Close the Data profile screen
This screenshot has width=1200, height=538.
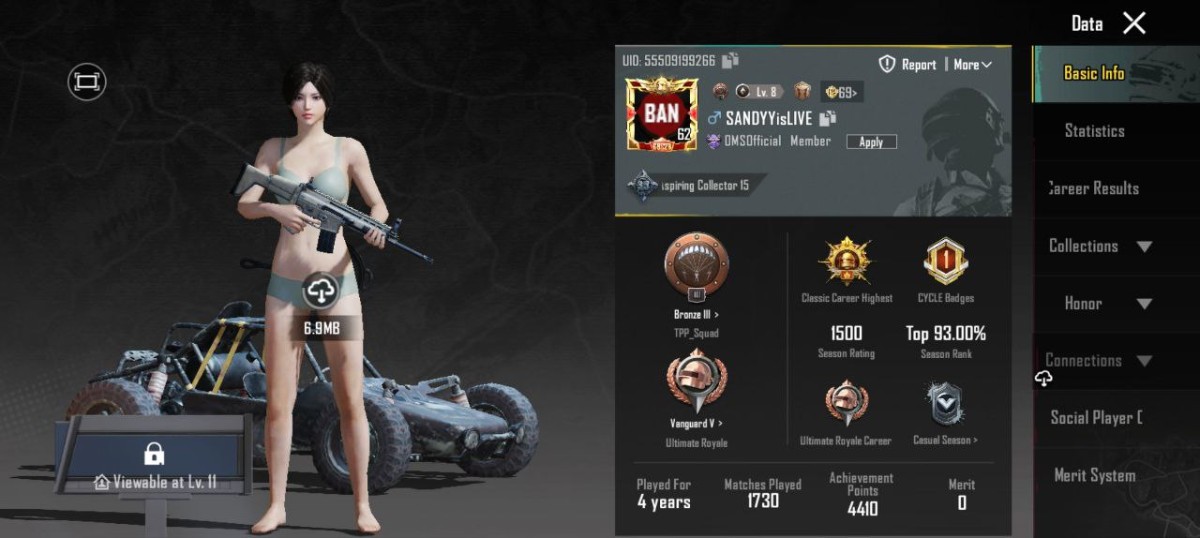coord(1134,23)
